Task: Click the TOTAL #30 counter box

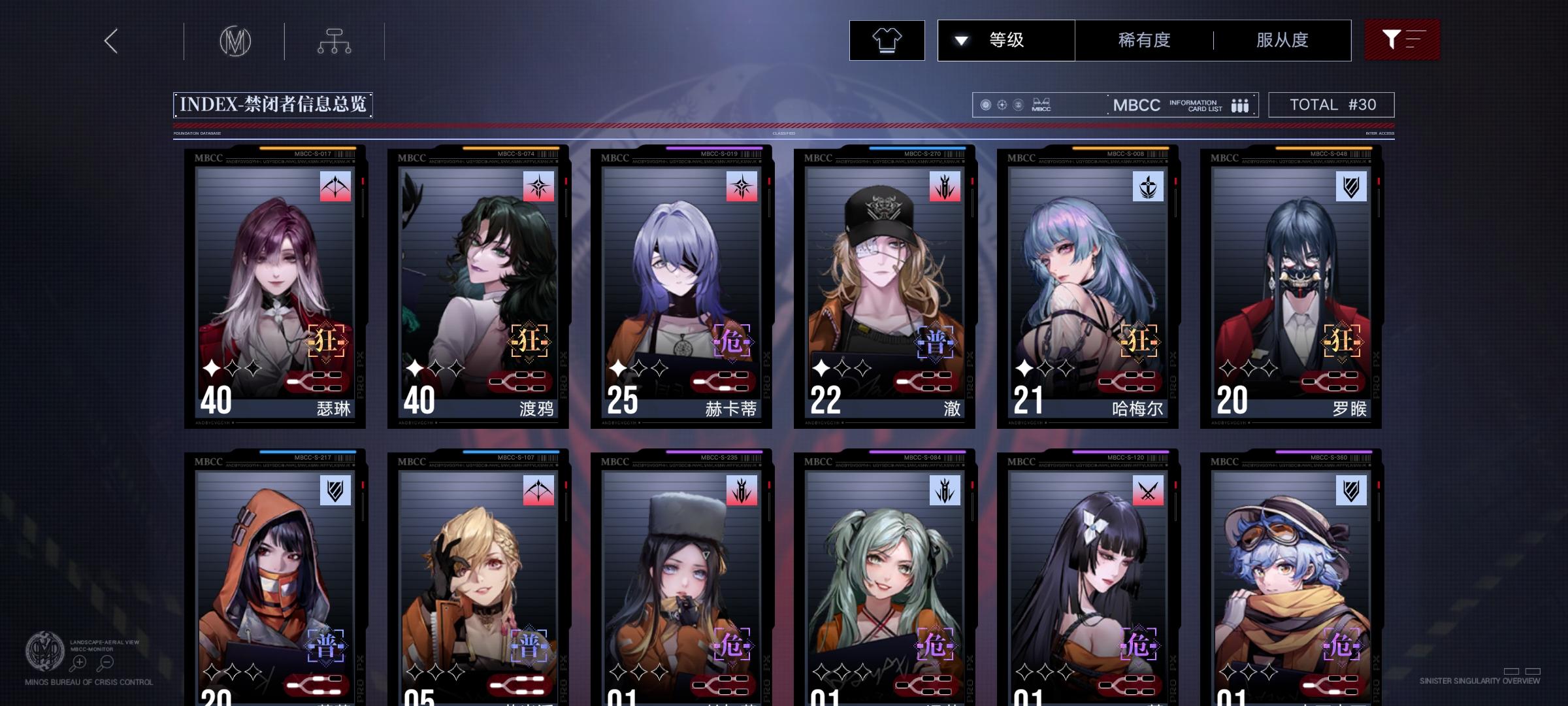Action: pyautogui.click(x=1331, y=103)
